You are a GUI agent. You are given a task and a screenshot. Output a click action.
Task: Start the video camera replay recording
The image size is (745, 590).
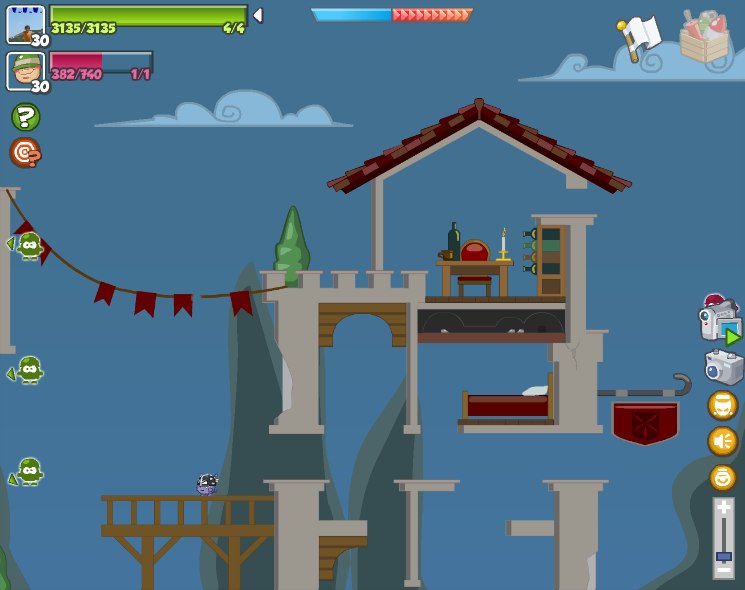tap(720, 320)
